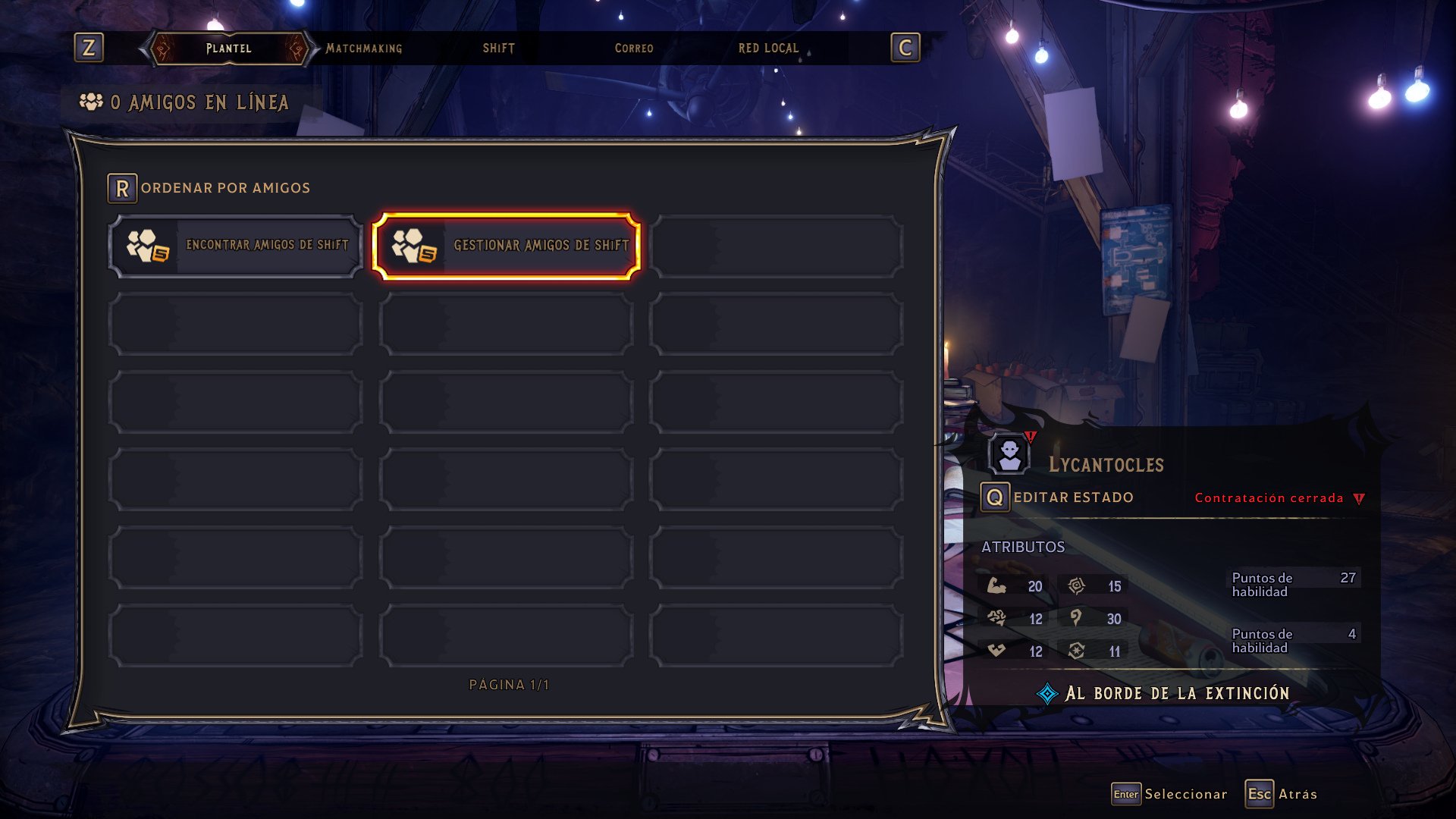Select the Lycantocles player avatar
1456x819 pixels.
(x=1009, y=455)
